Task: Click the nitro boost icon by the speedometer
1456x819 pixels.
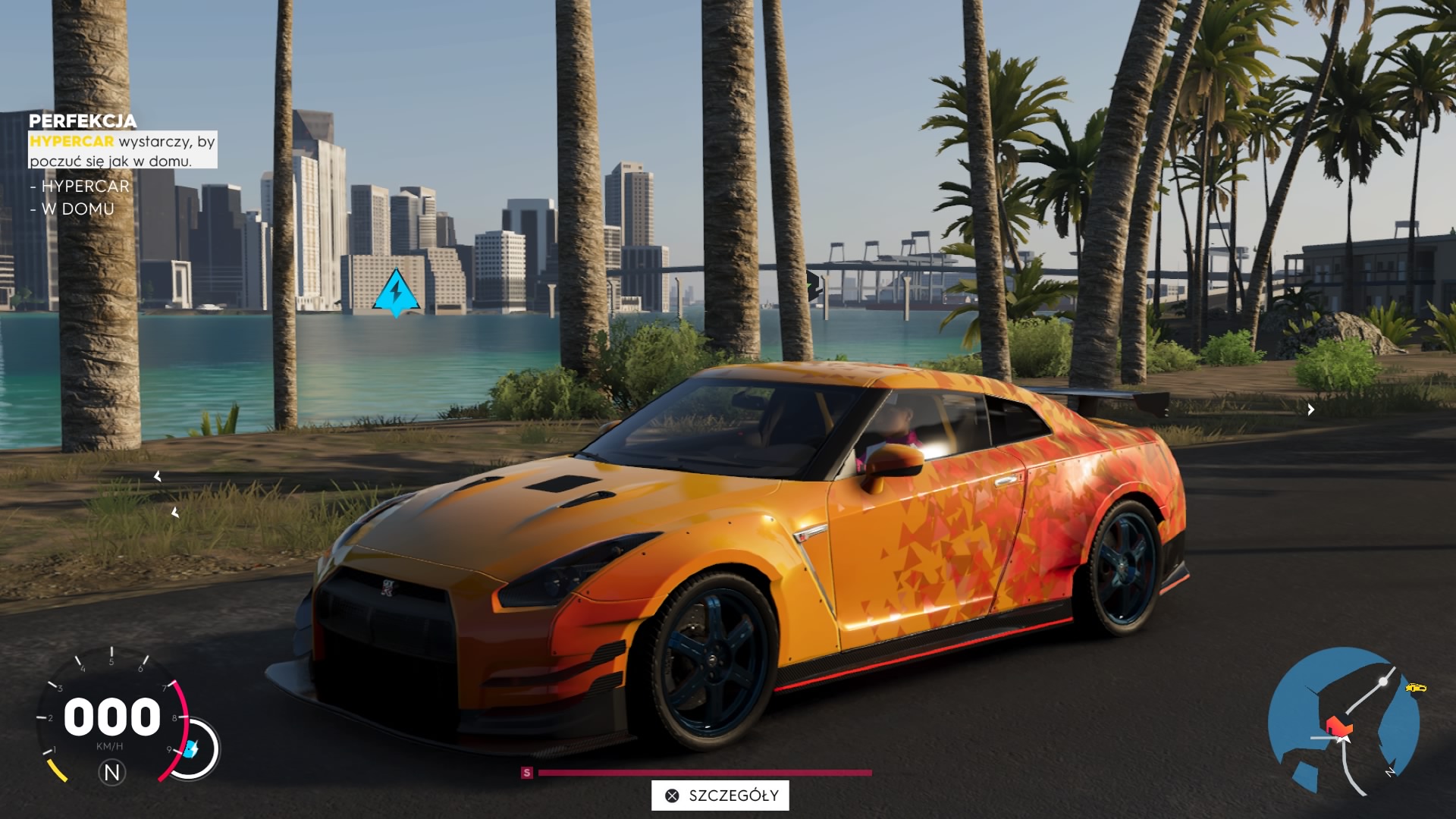Action: click(192, 749)
